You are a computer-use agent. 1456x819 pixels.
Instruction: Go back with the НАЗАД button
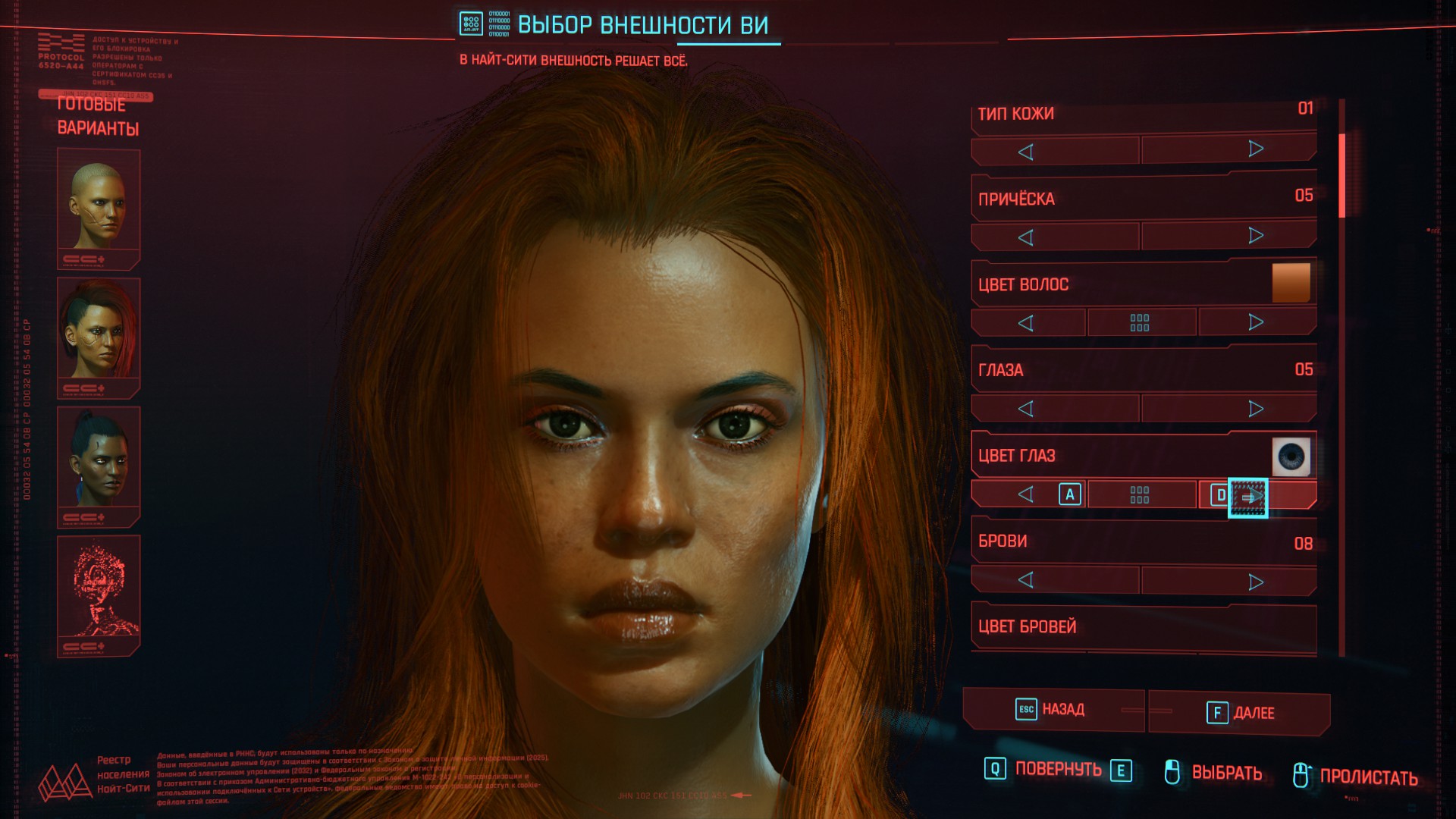click(x=1053, y=710)
